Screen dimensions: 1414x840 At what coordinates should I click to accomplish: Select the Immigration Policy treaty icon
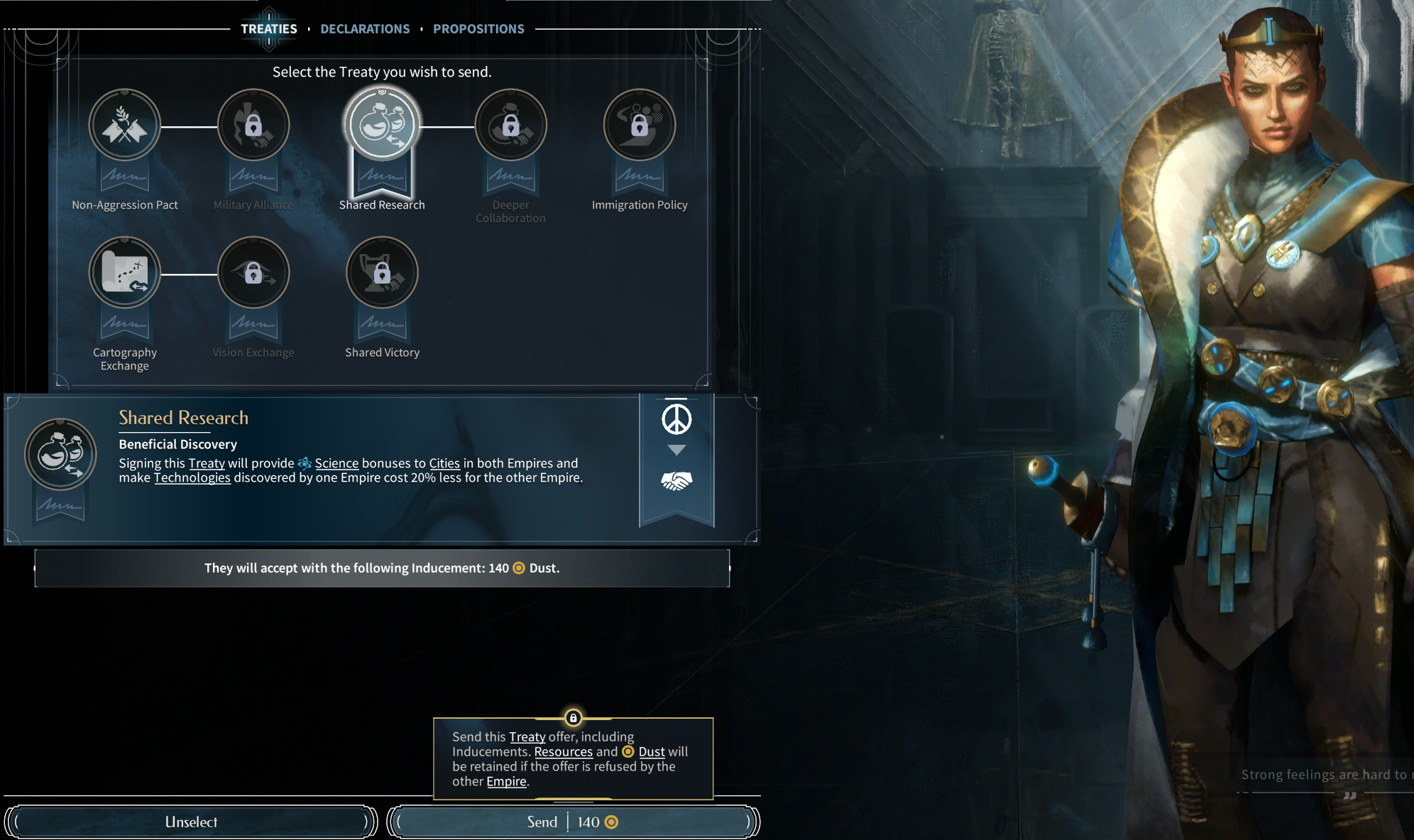click(639, 124)
